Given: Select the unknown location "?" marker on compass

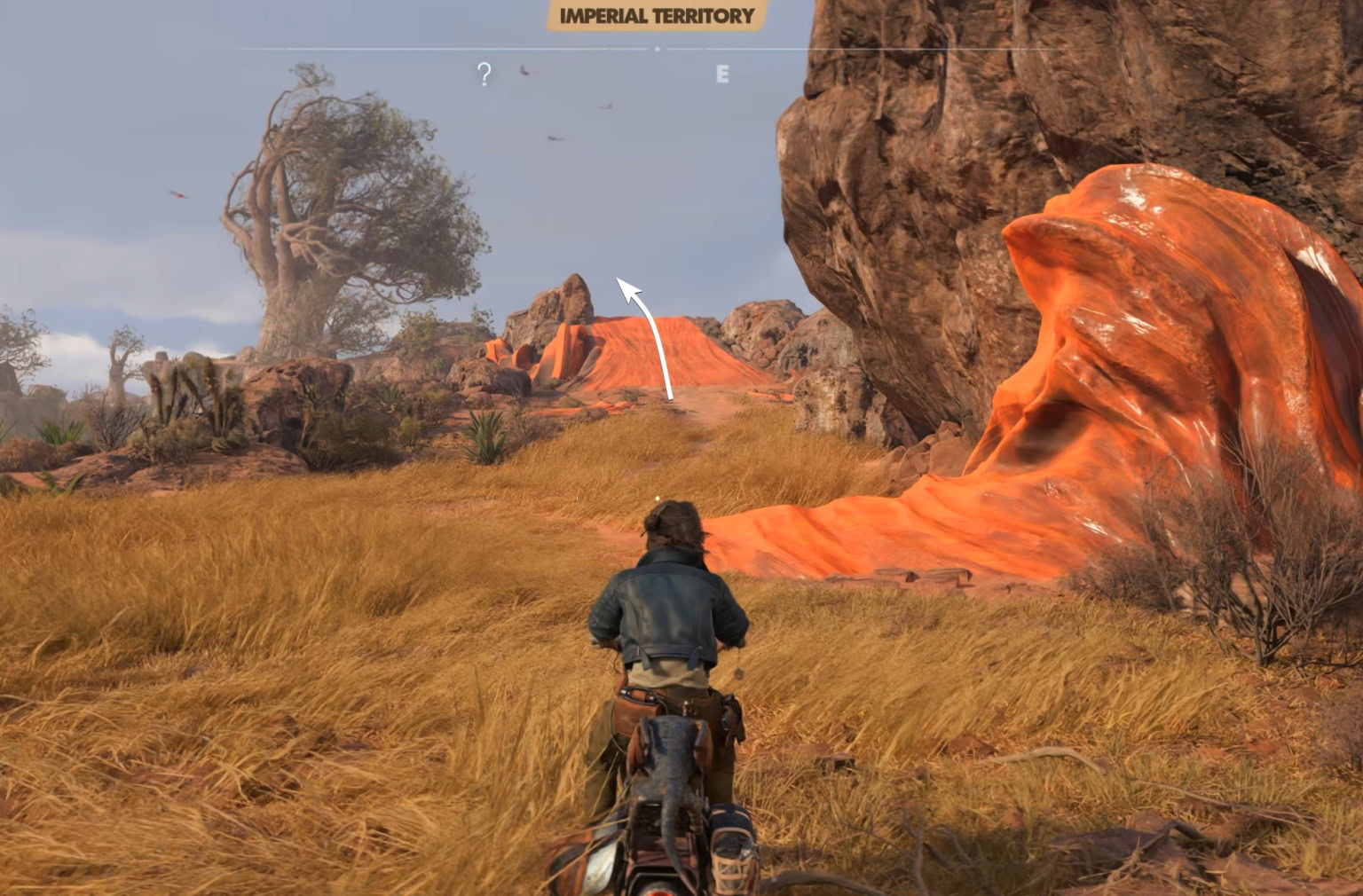Looking at the screenshot, I should 484,74.
